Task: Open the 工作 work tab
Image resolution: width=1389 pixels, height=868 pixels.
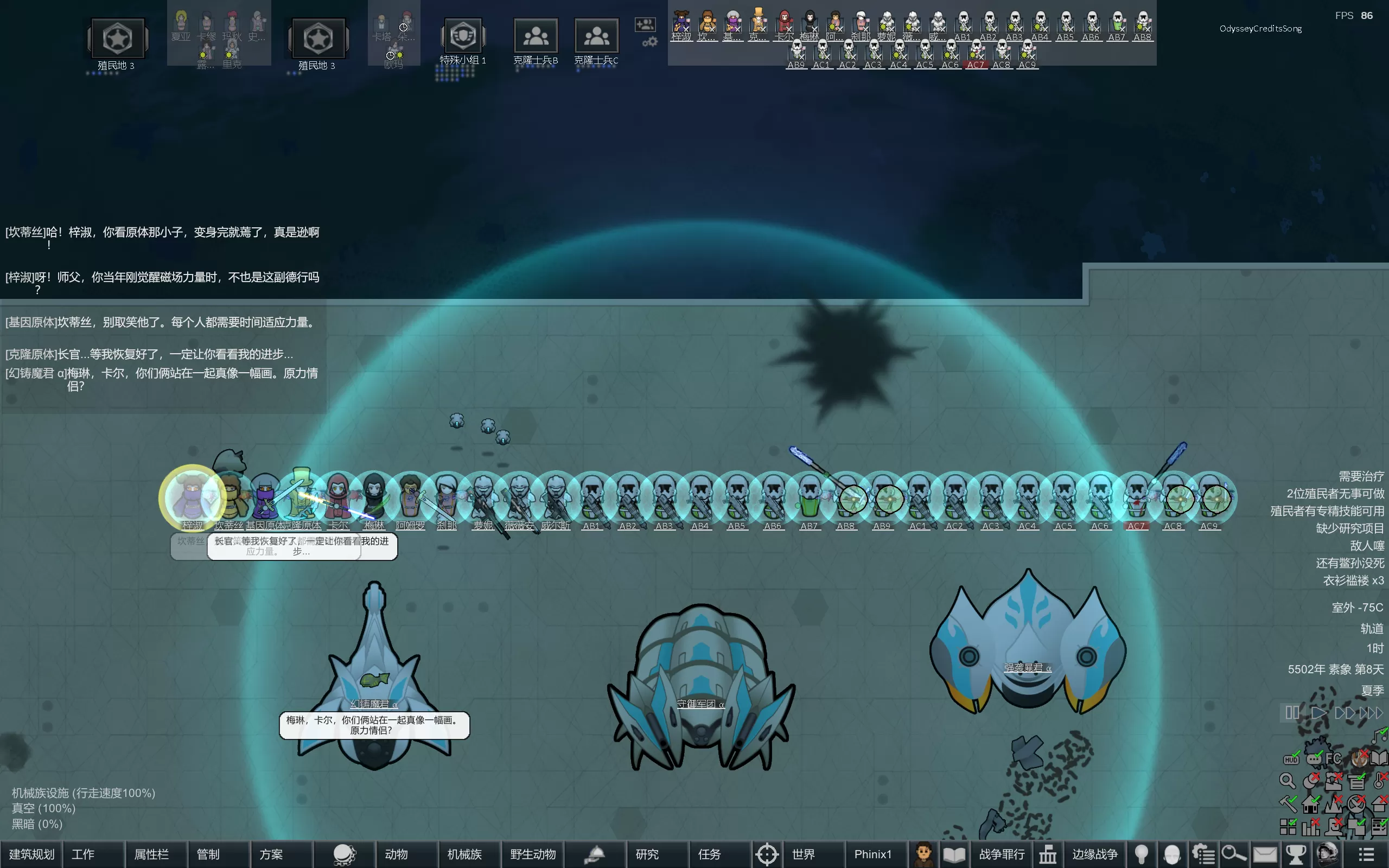Action: (x=83, y=854)
